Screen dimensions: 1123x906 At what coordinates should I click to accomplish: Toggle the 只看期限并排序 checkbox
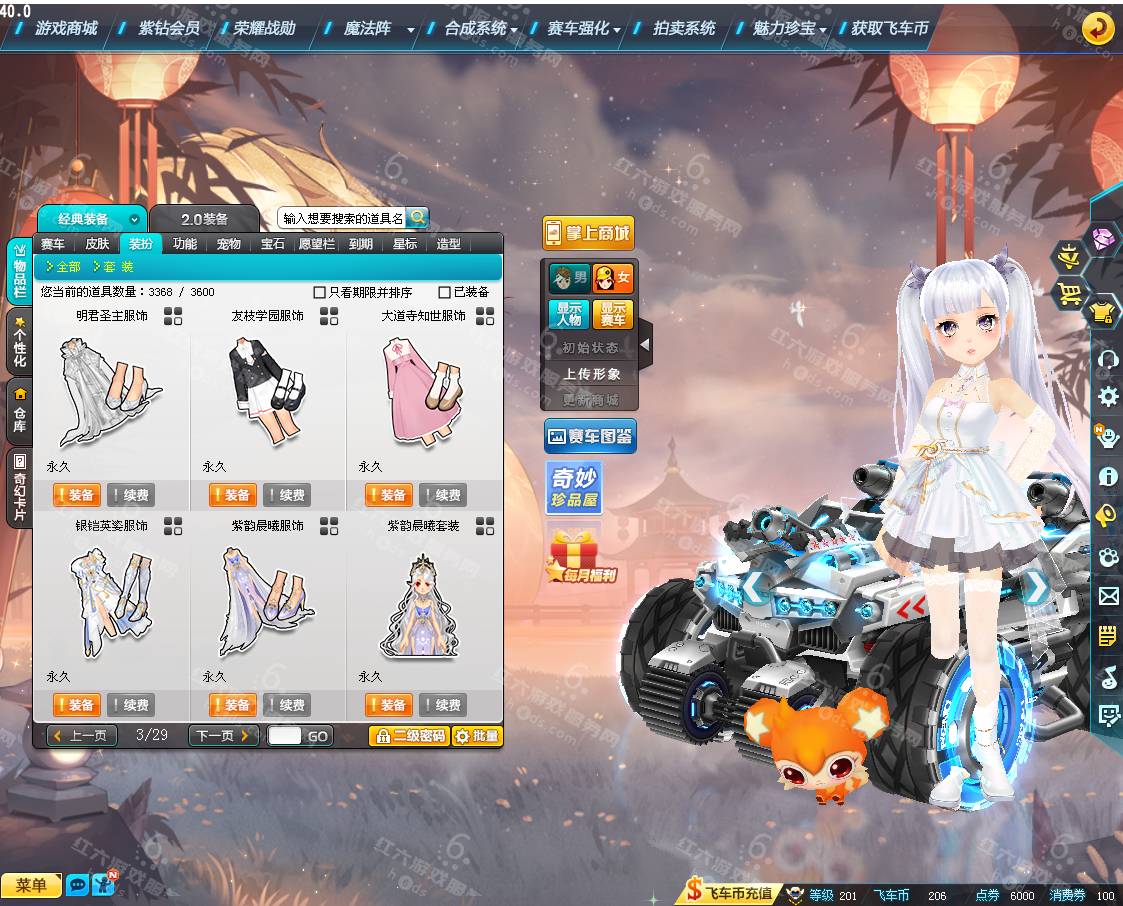[x=320, y=293]
